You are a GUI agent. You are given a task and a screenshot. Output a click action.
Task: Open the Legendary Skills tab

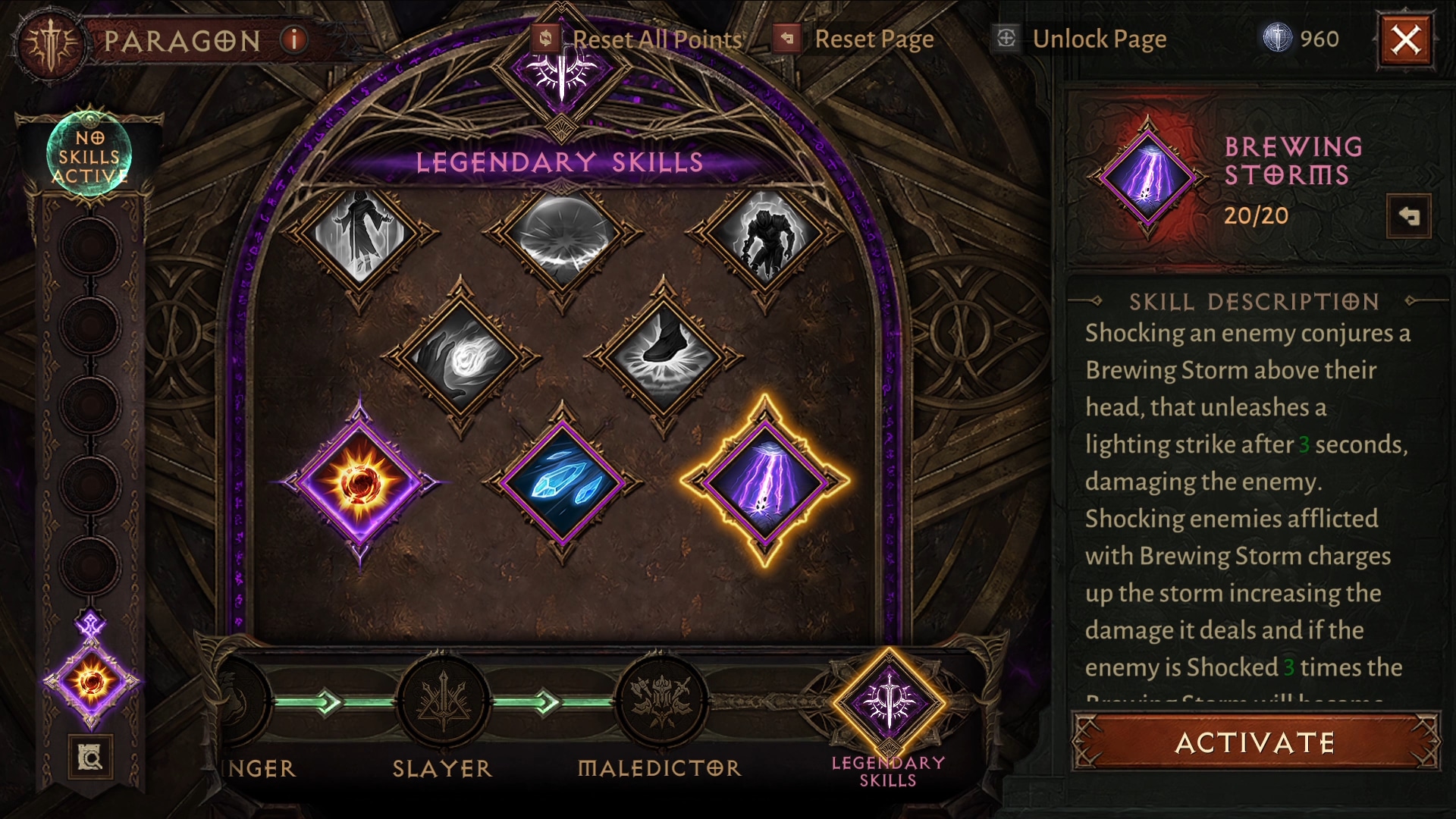tap(889, 703)
